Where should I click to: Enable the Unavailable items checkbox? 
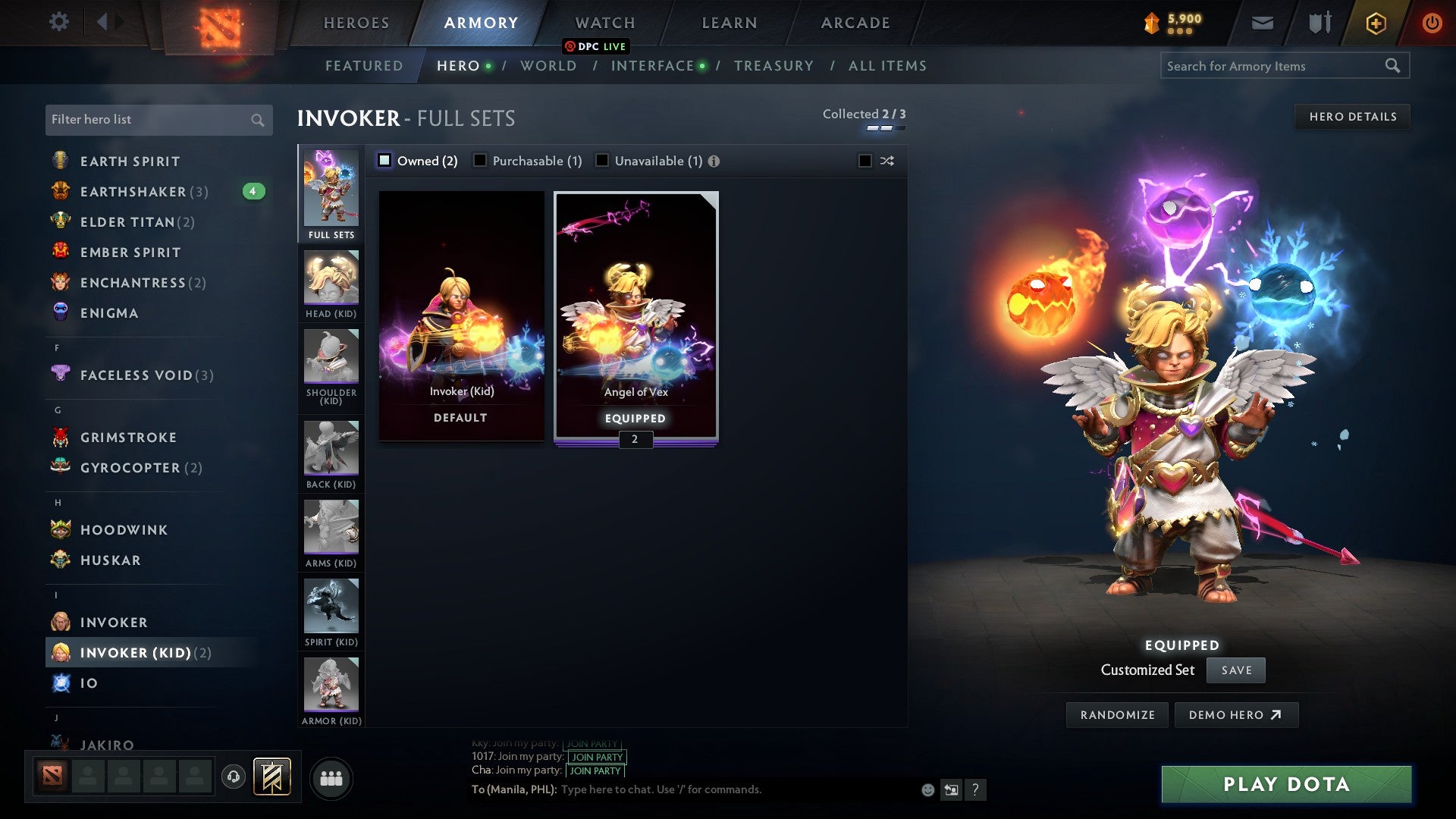click(x=601, y=160)
